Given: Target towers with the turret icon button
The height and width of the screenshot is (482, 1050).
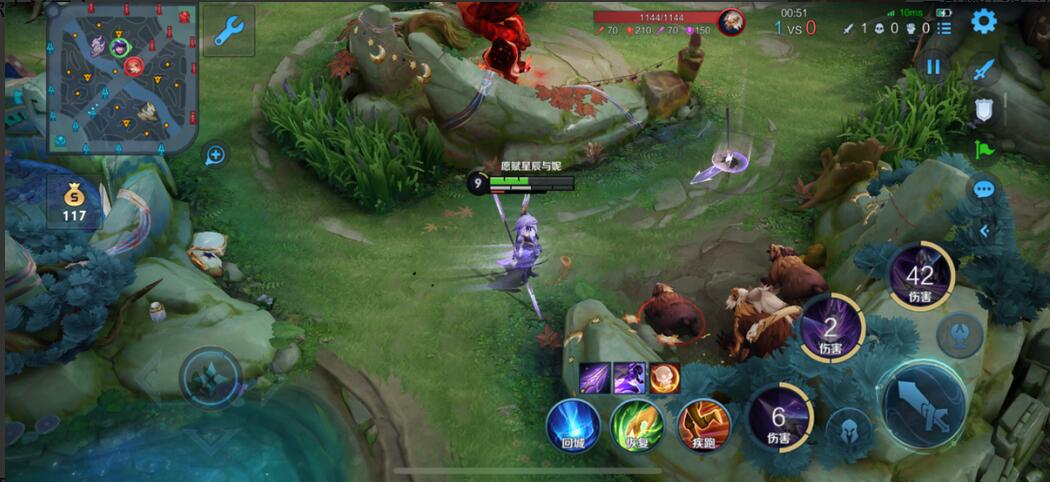Looking at the screenshot, I should tap(960, 334).
